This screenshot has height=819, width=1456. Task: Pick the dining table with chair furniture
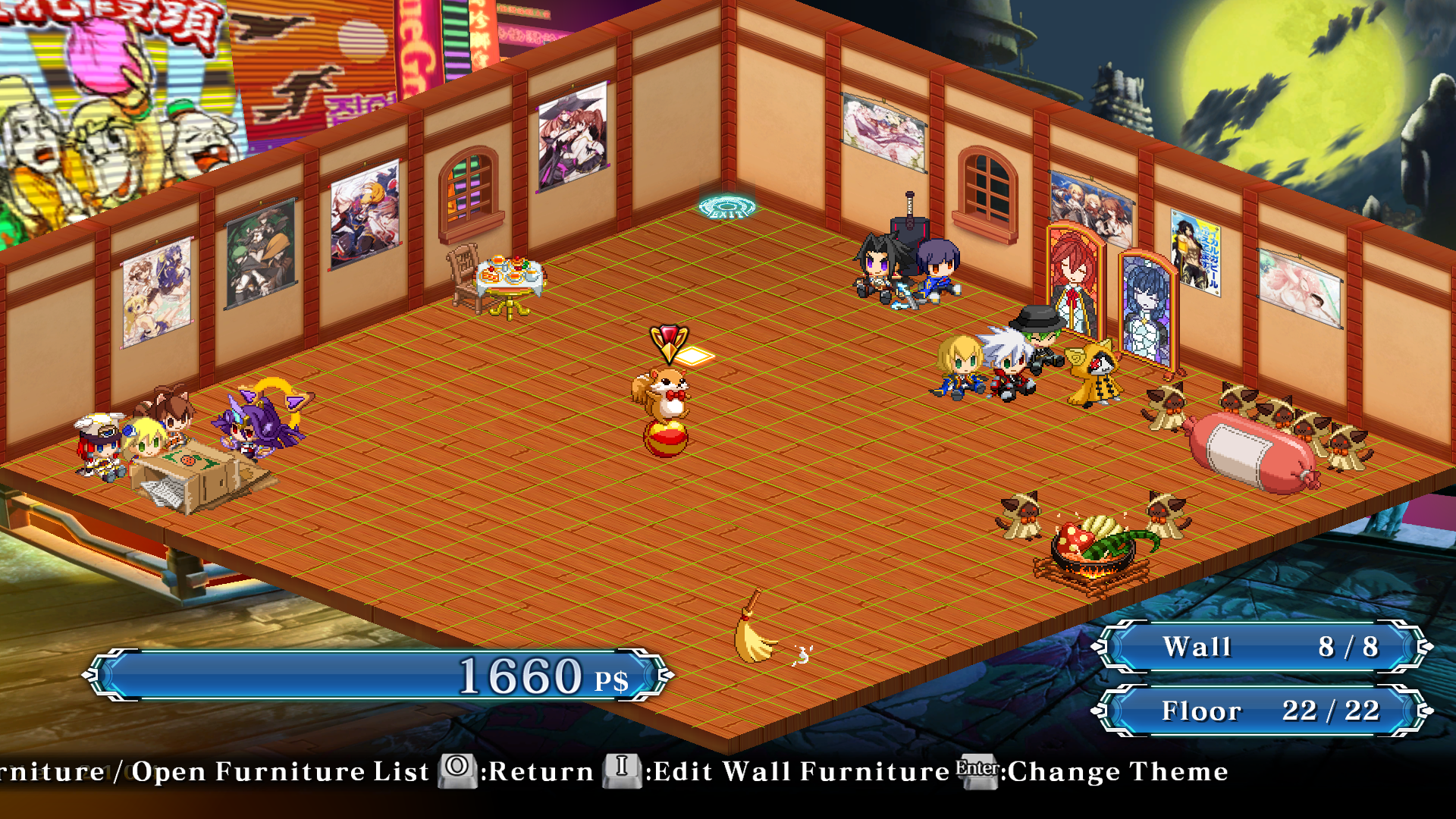coord(500,282)
